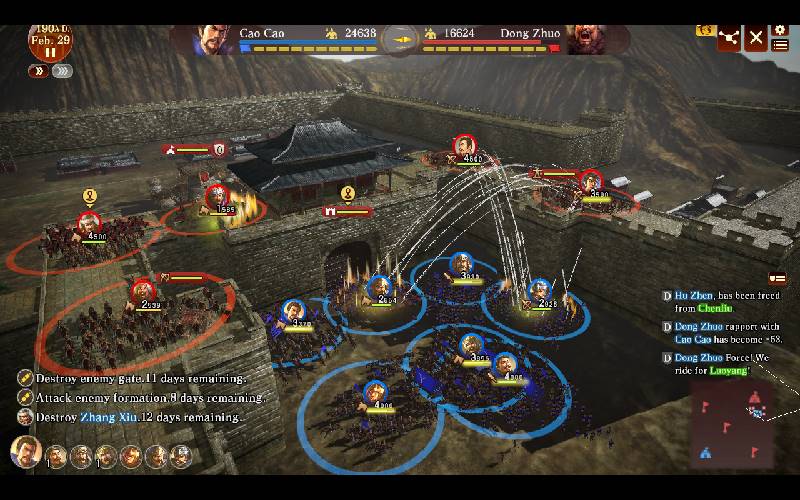Click the center arrow emblem between army bars

tap(399, 38)
